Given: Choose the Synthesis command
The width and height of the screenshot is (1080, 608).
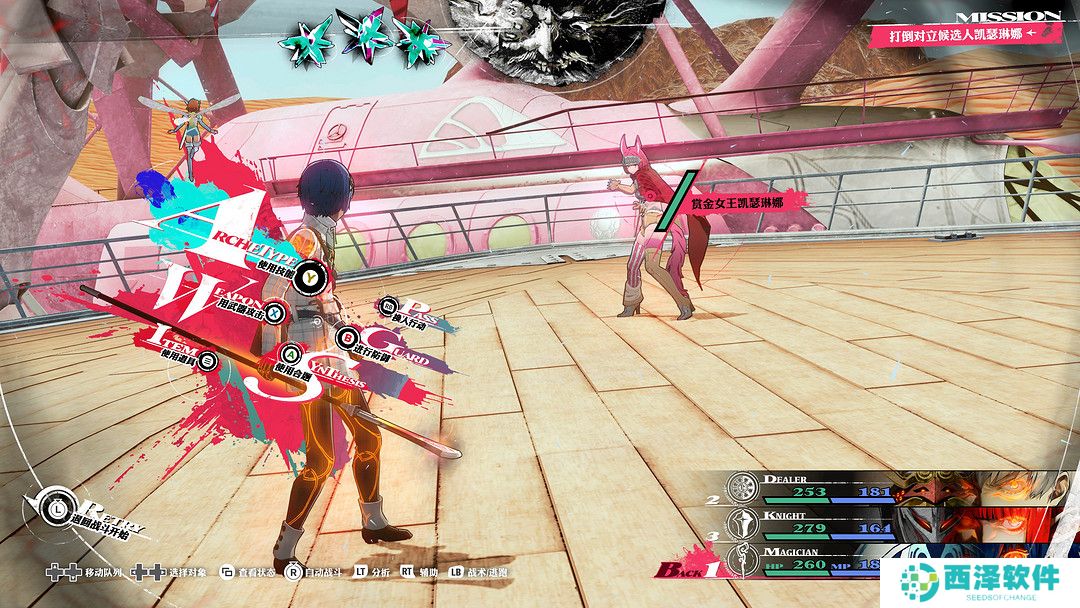Looking at the screenshot, I should point(291,353).
